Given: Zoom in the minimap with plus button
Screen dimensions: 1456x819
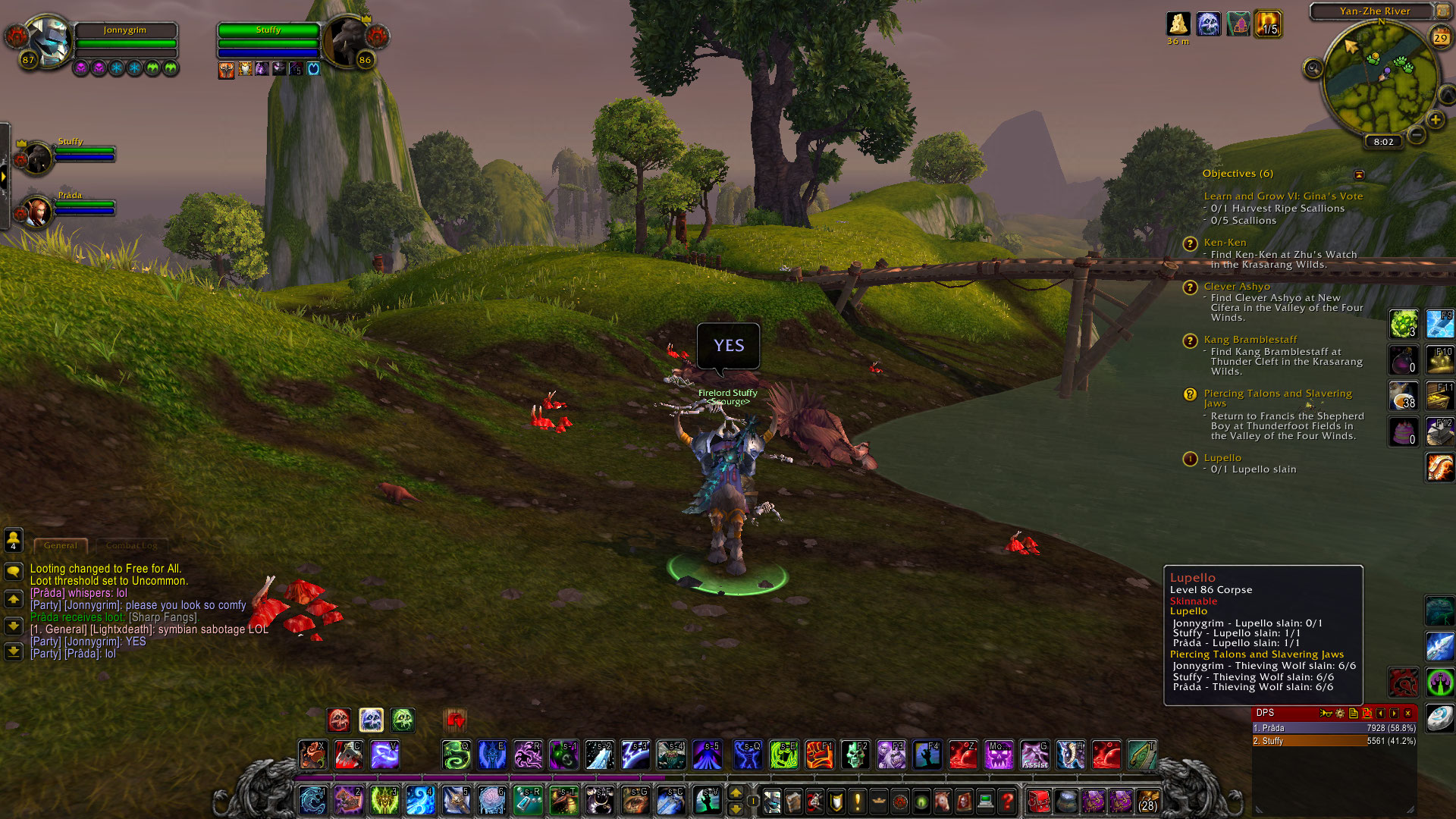Looking at the screenshot, I should [x=1436, y=120].
